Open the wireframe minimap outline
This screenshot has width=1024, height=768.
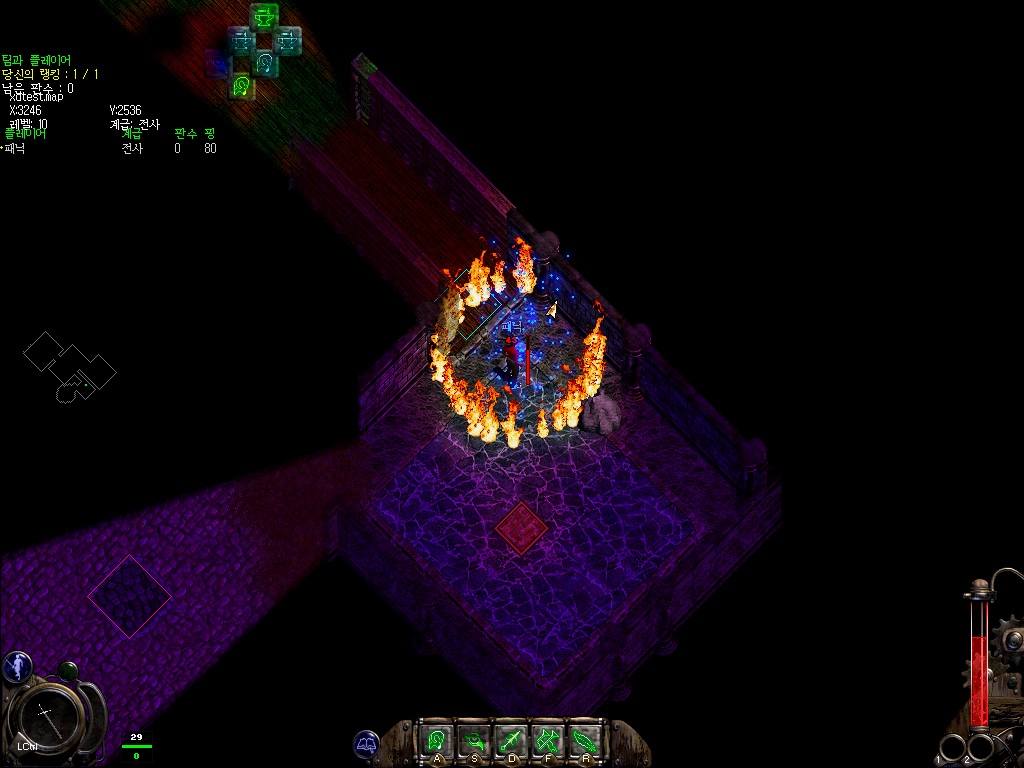coord(69,367)
